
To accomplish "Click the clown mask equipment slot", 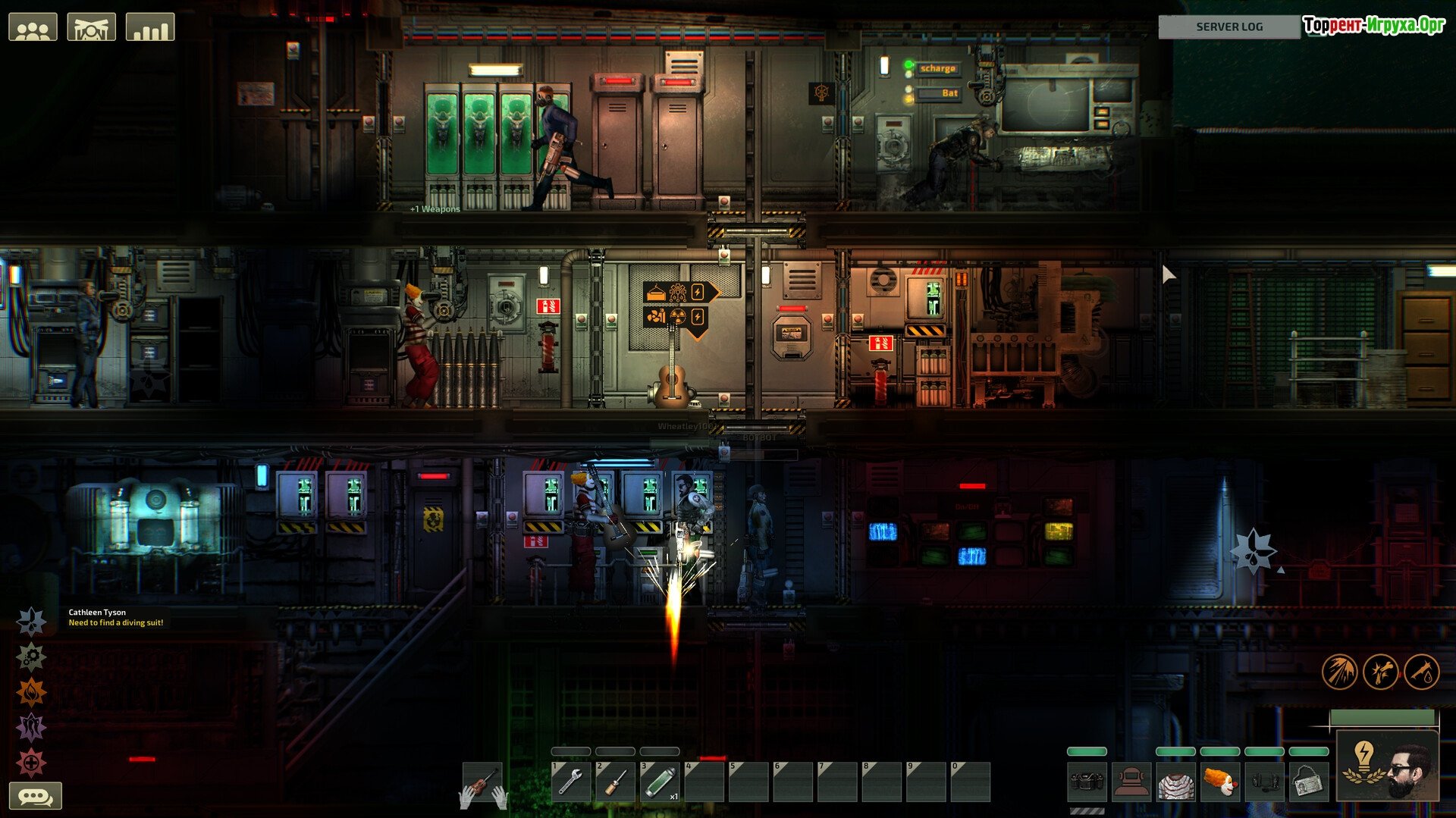I will [x=1219, y=782].
